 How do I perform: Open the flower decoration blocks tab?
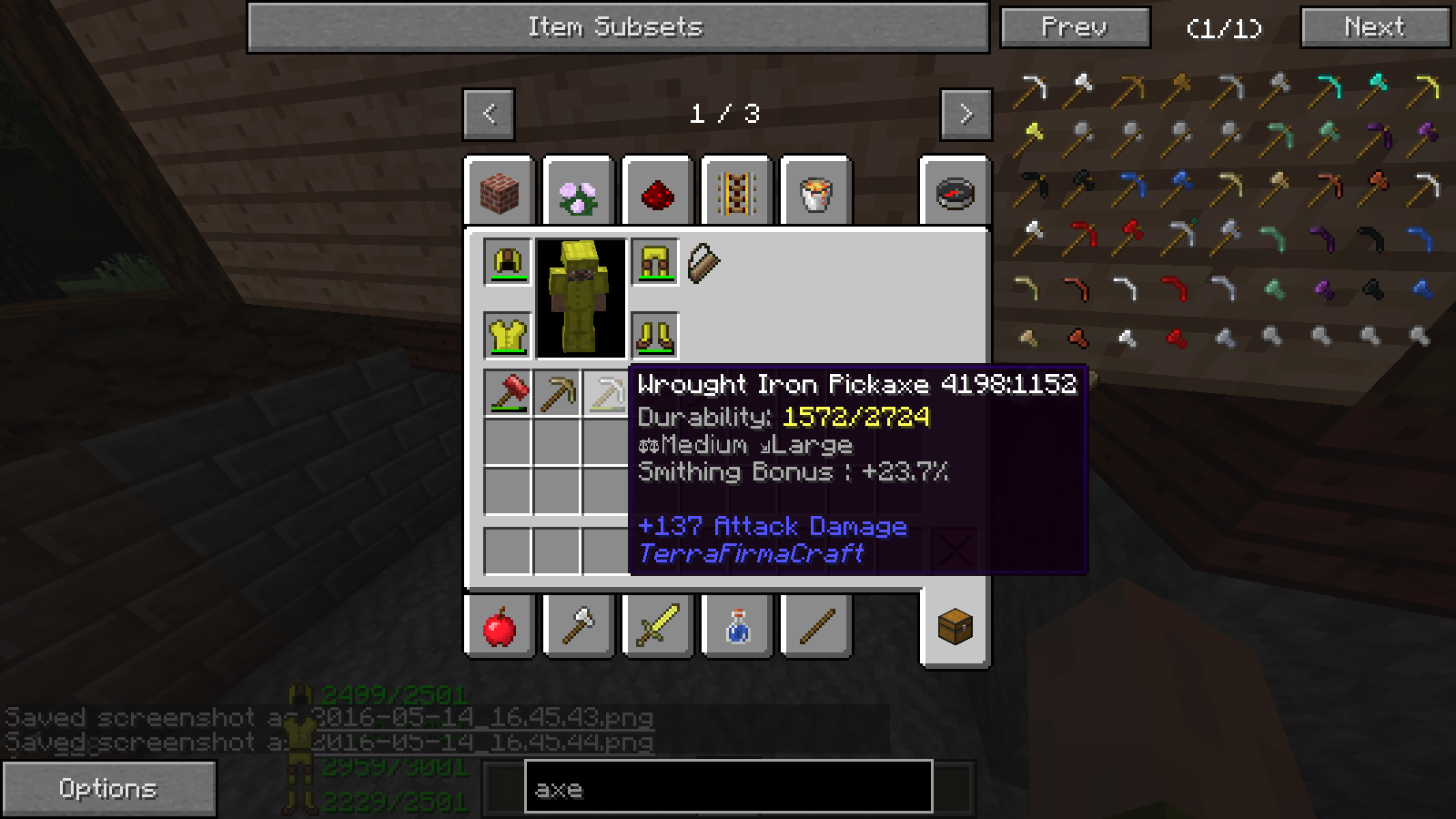(x=578, y=193)
